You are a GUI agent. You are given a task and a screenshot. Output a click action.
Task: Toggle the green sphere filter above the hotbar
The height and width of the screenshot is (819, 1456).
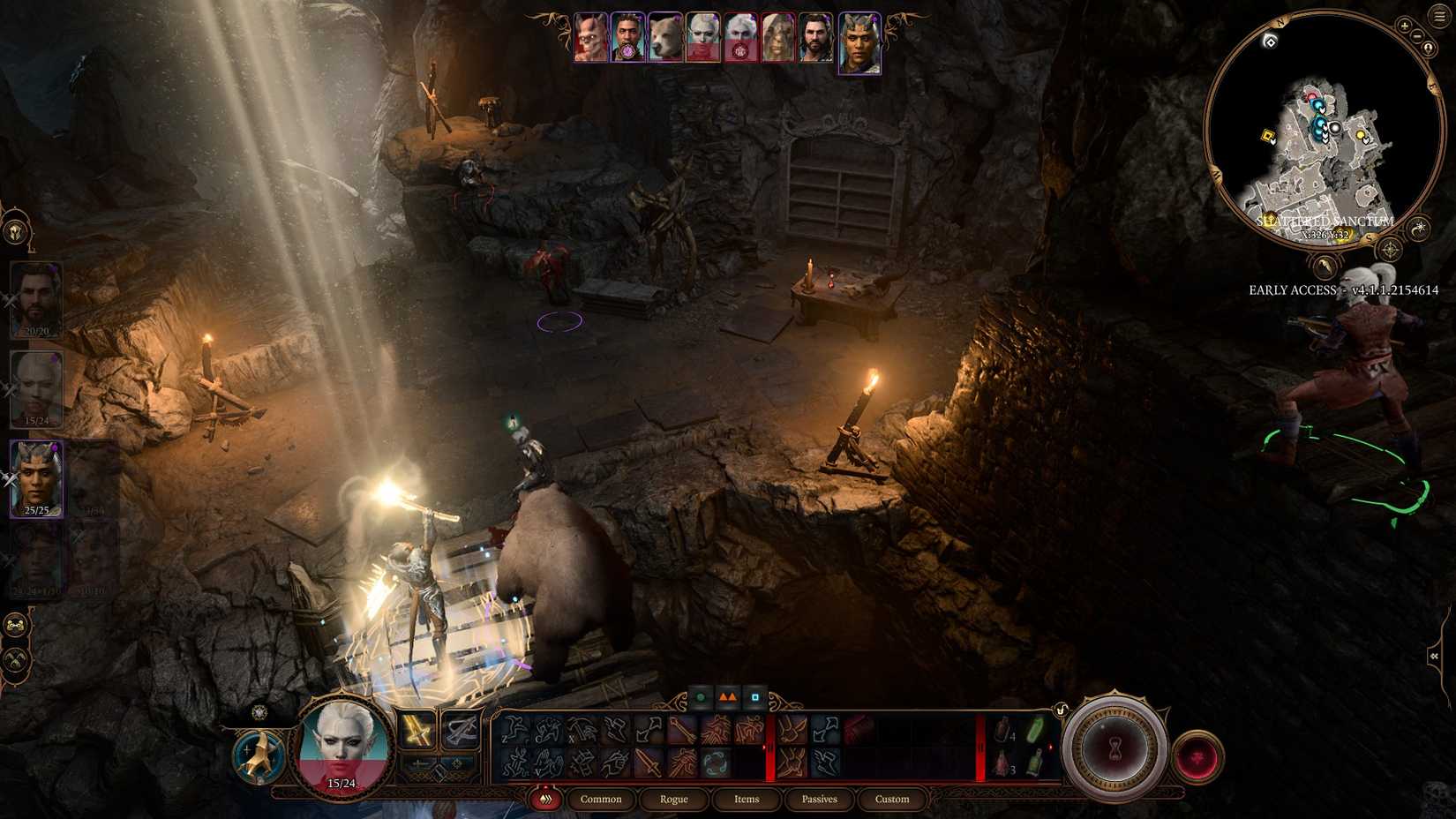point(701,697)
